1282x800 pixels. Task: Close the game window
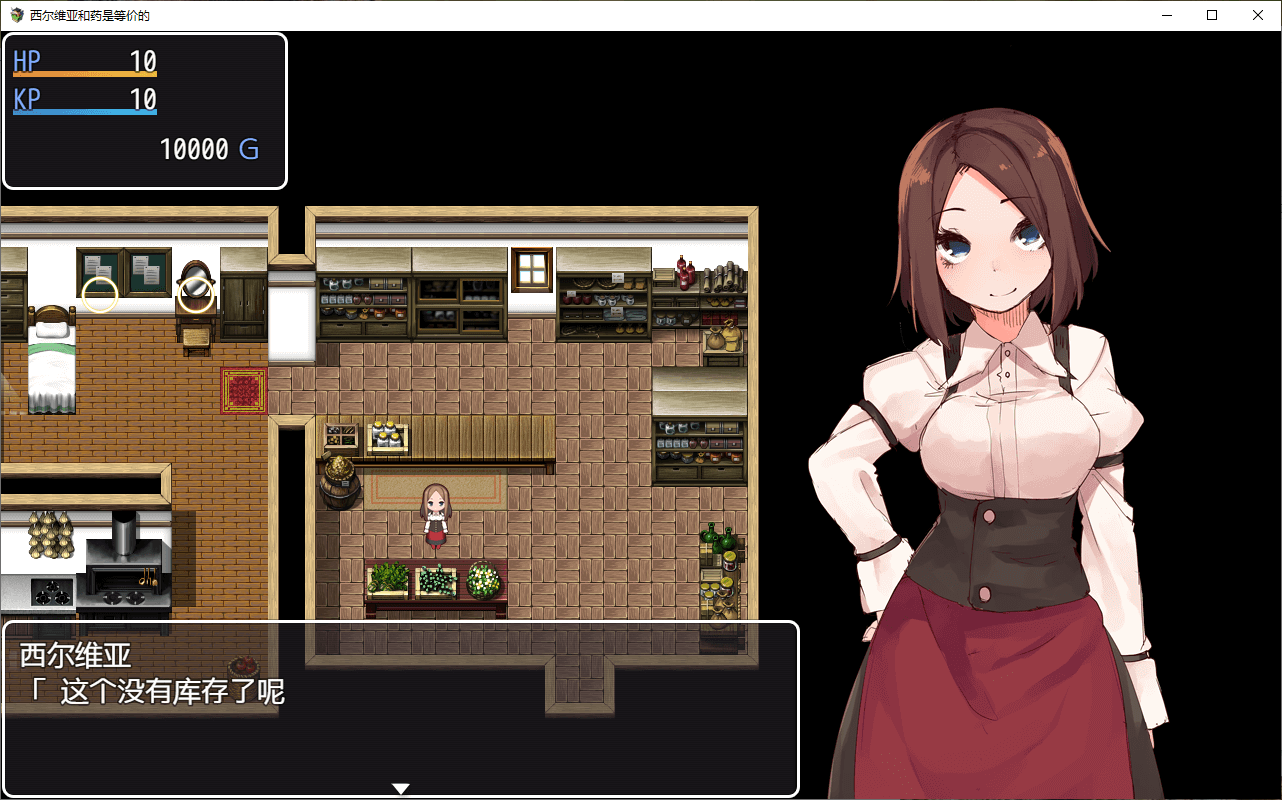coord(1258,15)
